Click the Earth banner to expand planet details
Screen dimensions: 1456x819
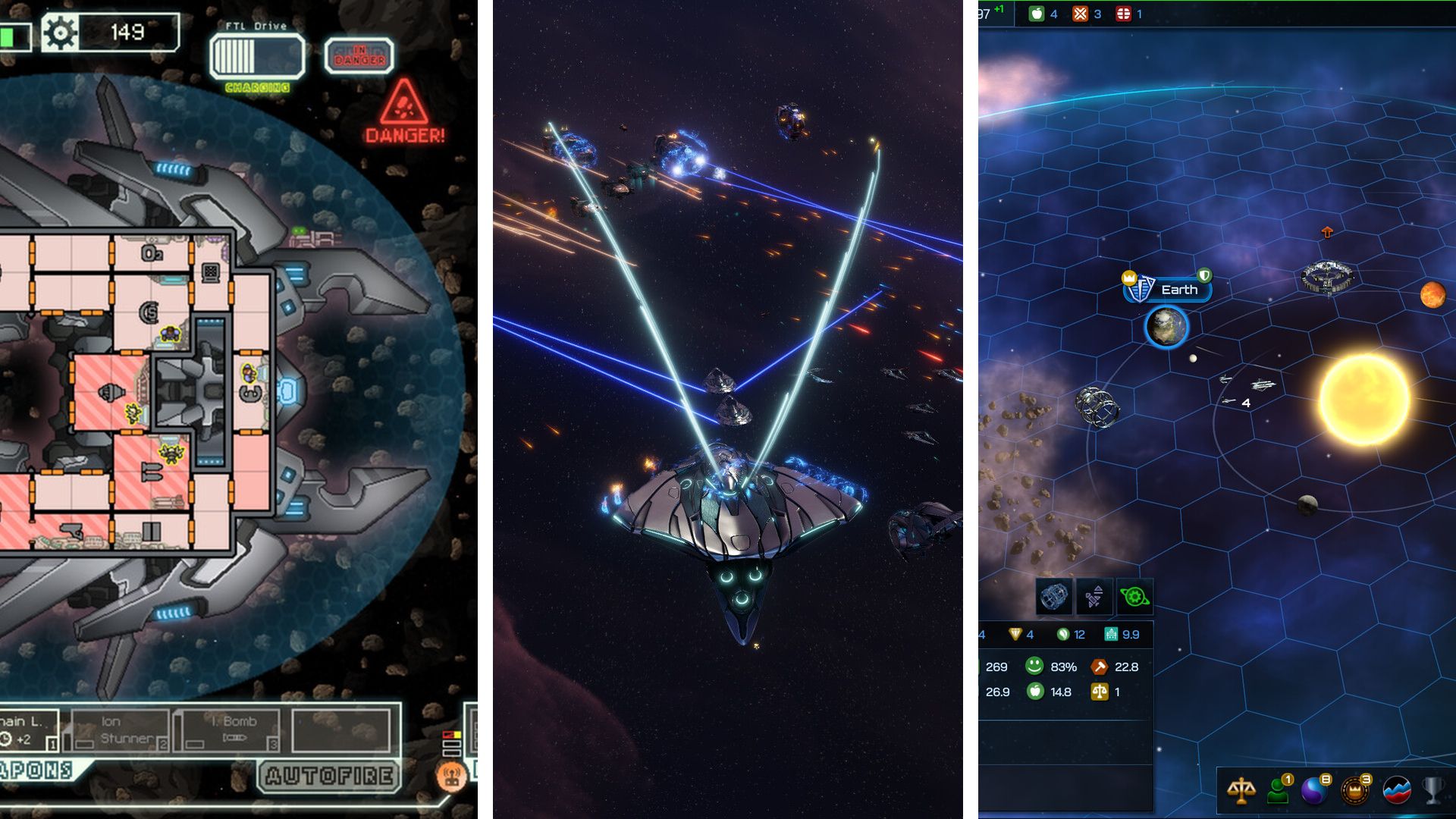(x=1180, y=290)
